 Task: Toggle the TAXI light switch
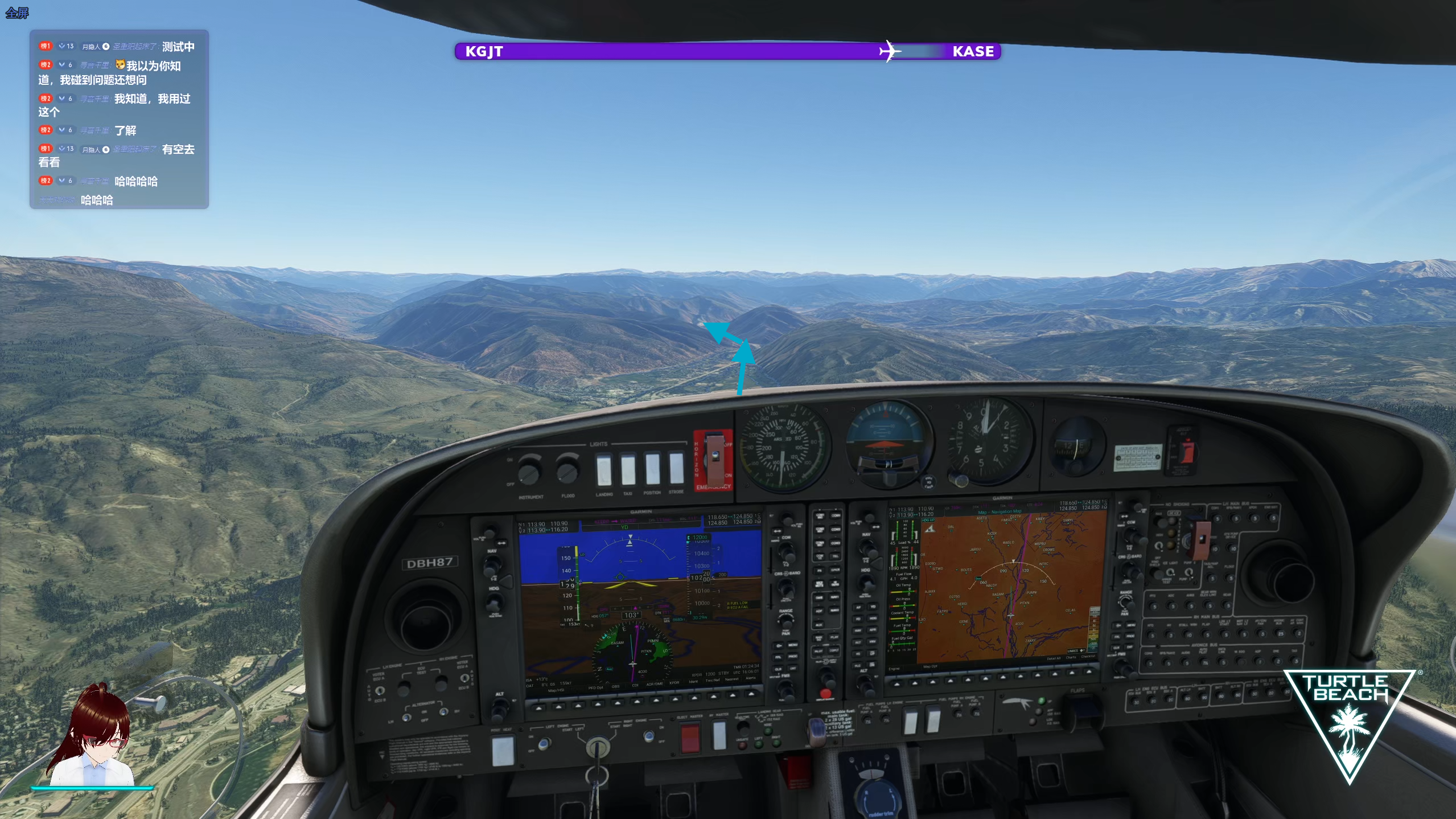pyautogui.click(x=628, y=469)
